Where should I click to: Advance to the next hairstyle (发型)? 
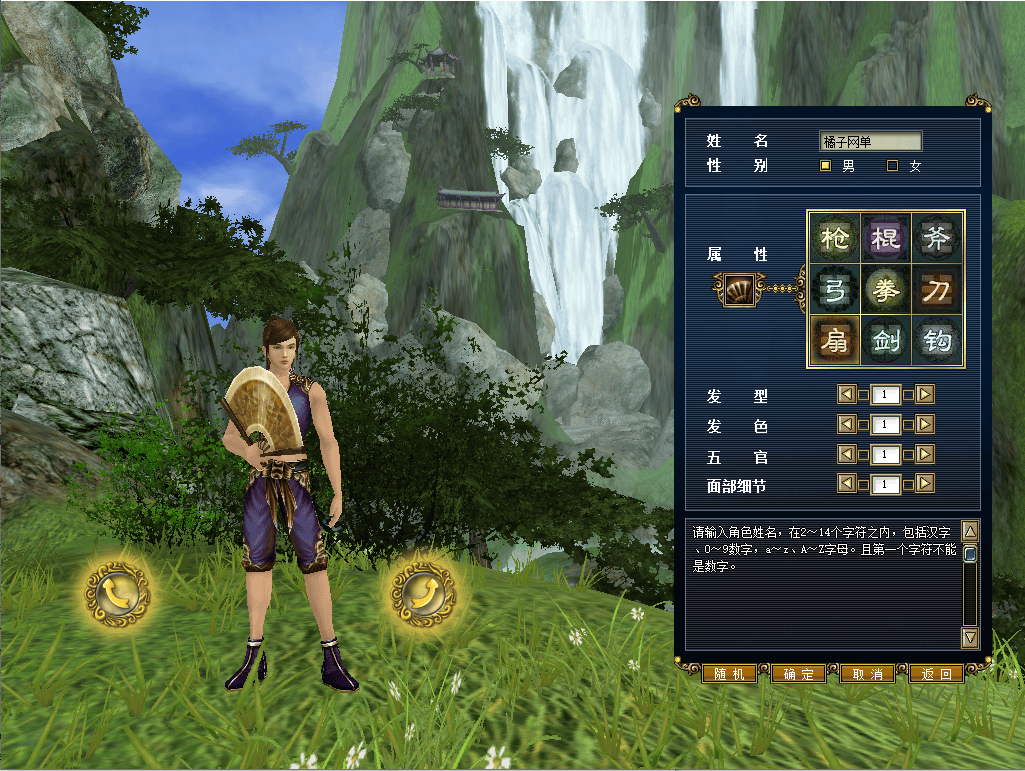click(925, 395)
